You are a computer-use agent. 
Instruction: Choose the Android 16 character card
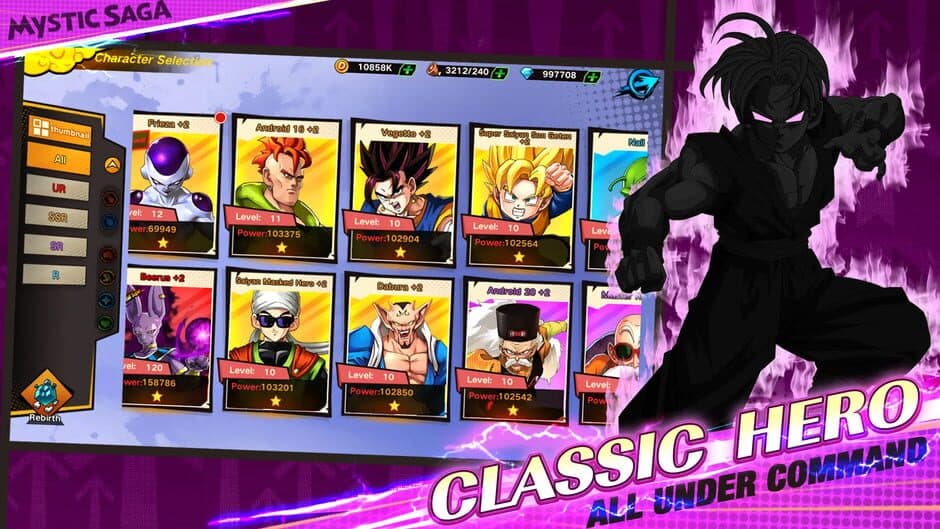point(286,187)
